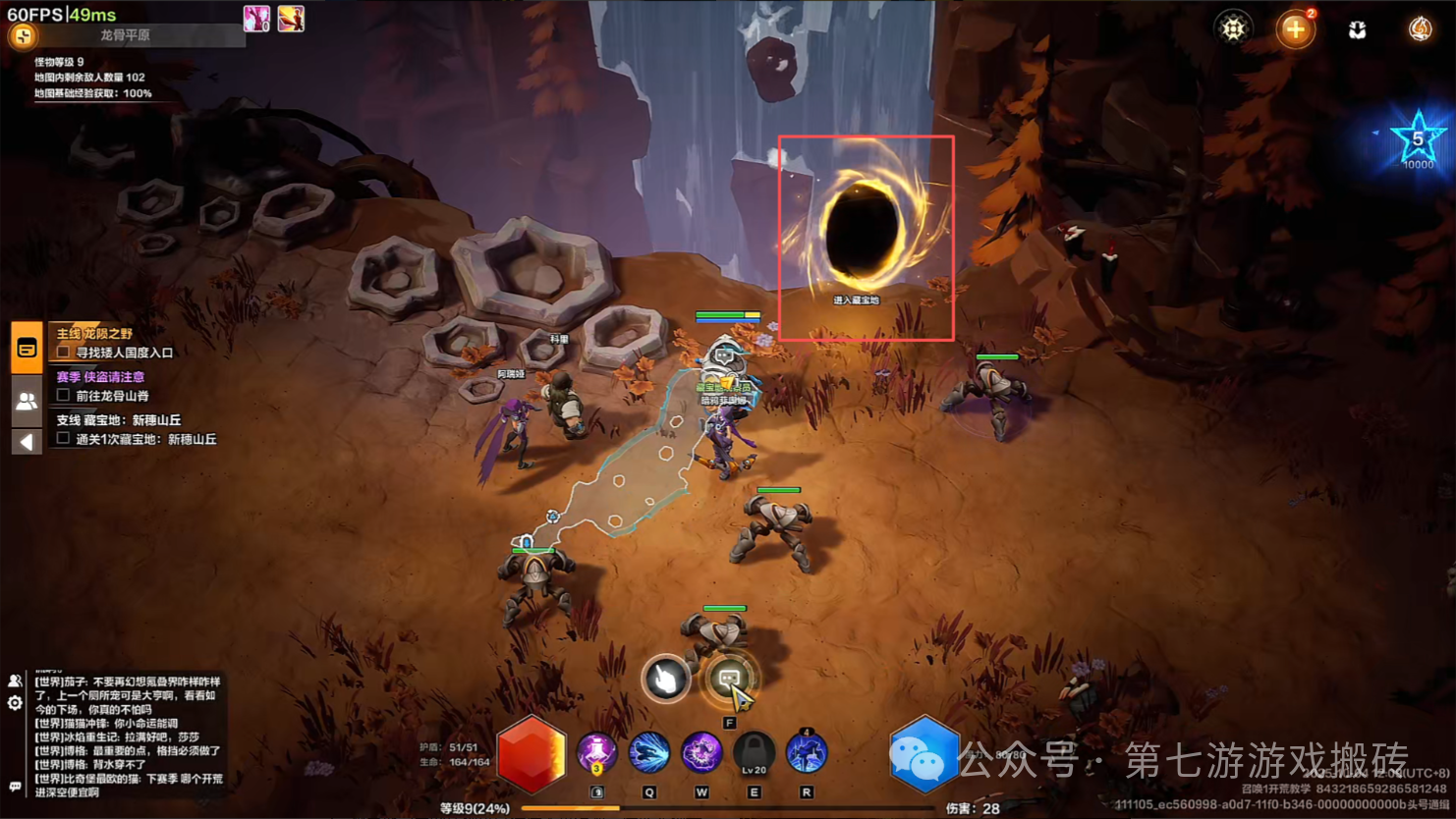The image size is (1456, 819).
Task: Open the blue star level 5 badge
Action: tap(1417, 140)
